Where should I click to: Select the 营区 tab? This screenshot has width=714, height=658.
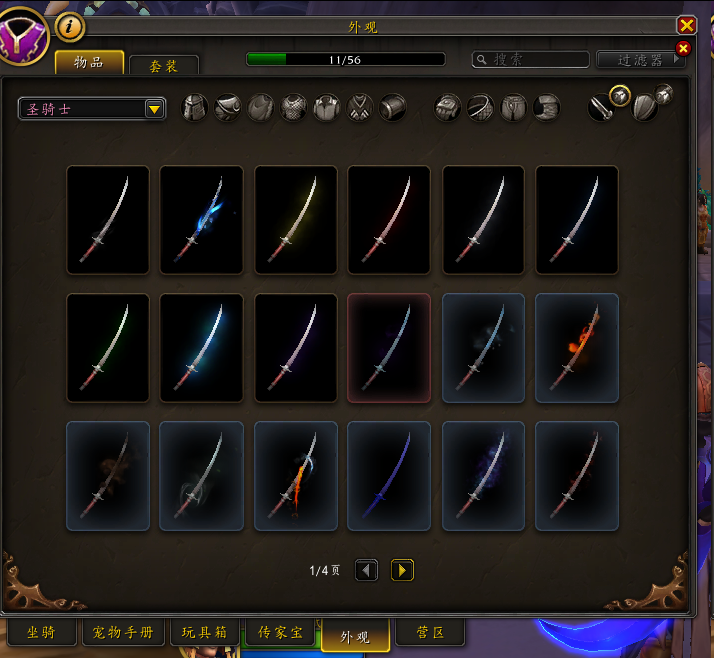tap(431, 632)
